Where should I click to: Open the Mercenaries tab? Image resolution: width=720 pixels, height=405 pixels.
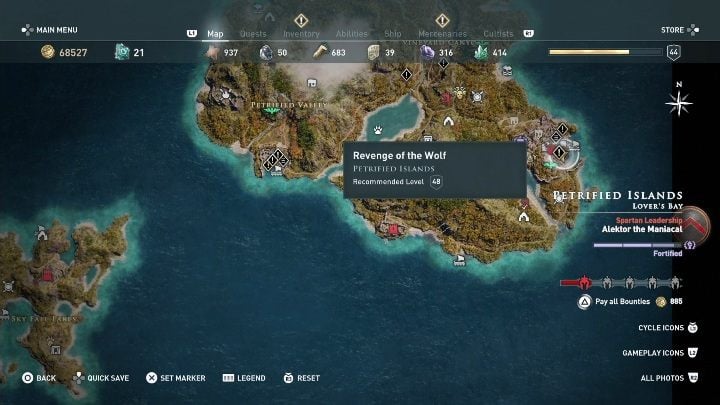(x=444, y=34)
